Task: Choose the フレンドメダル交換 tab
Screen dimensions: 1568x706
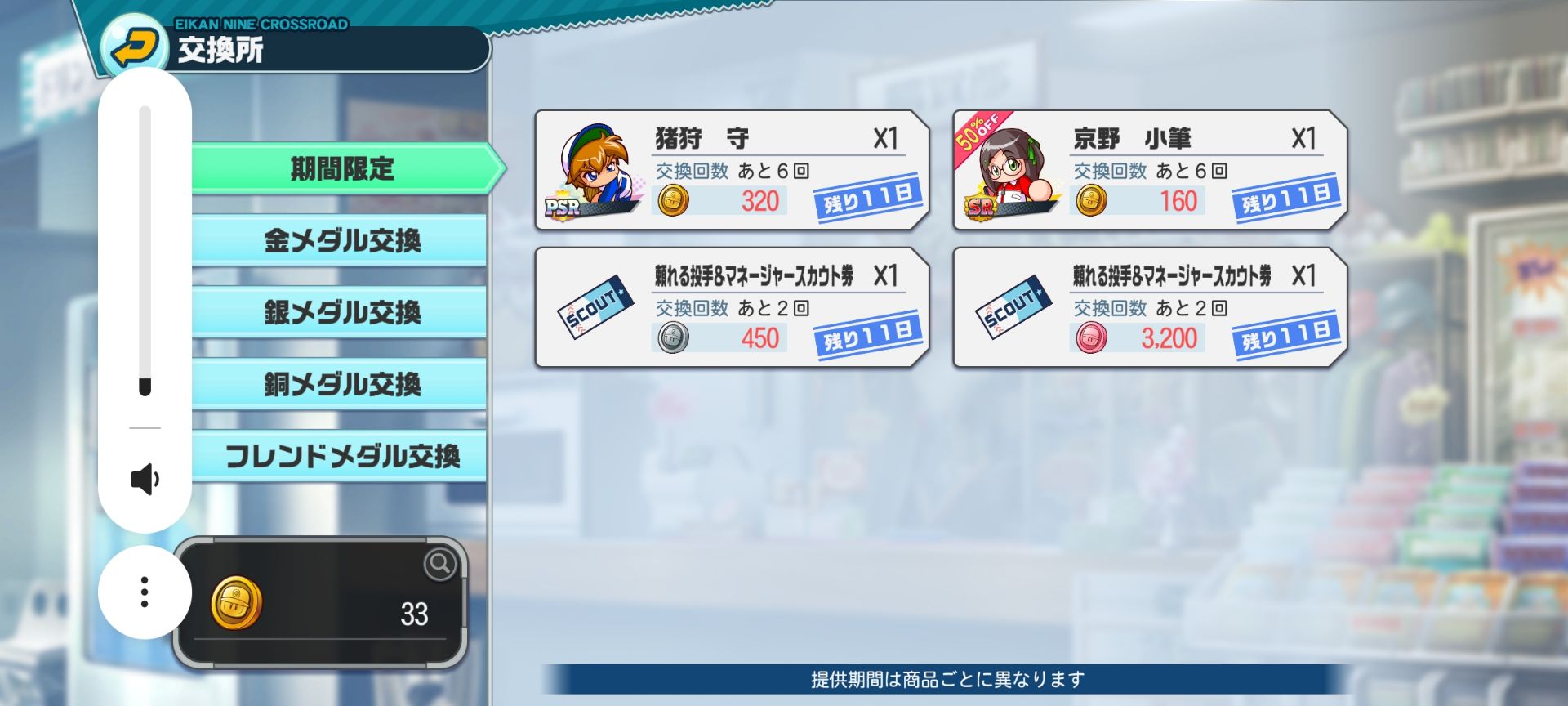Action: click(341, 456)
